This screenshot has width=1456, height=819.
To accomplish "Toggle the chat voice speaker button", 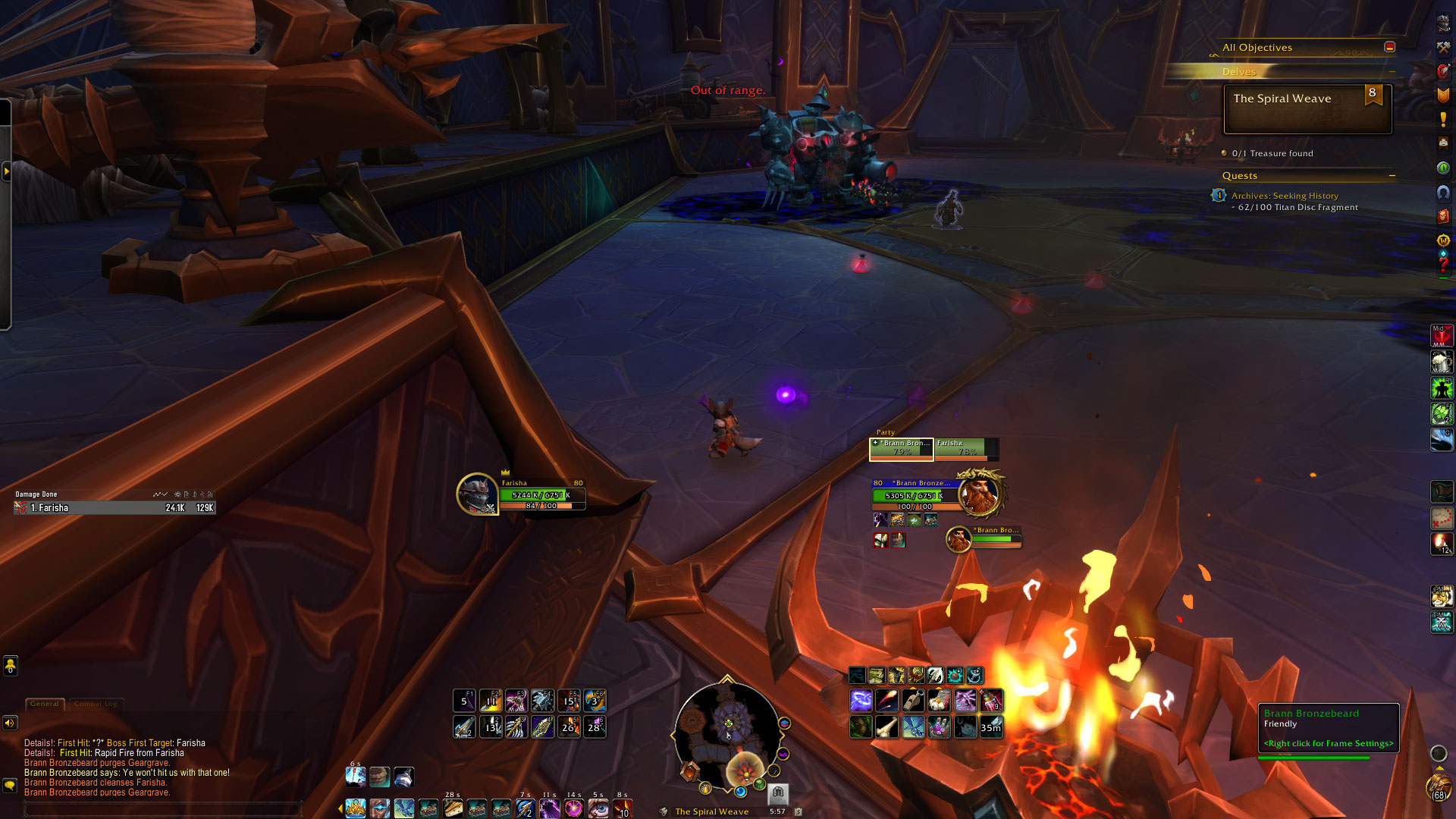I will (x=10, y=723).
